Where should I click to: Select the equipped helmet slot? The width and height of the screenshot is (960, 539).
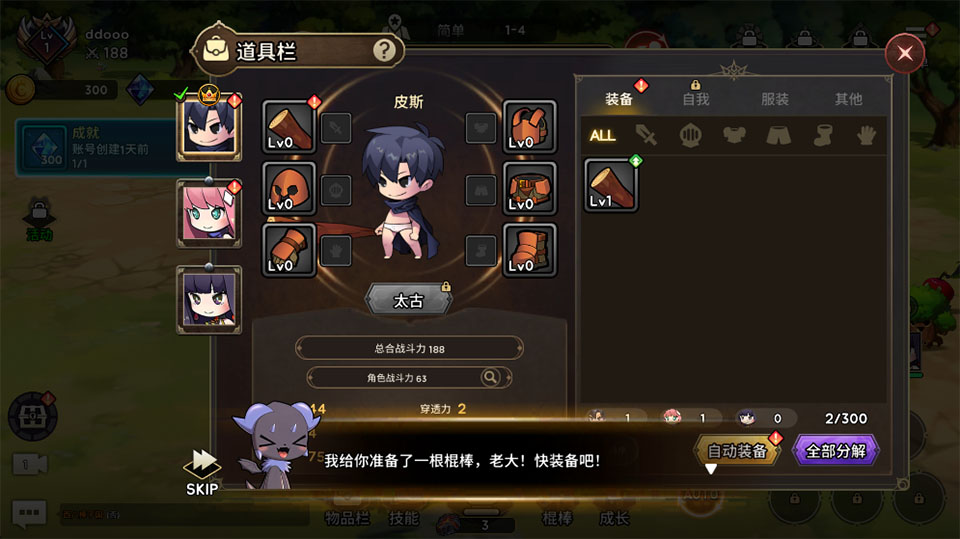point(289,188)
